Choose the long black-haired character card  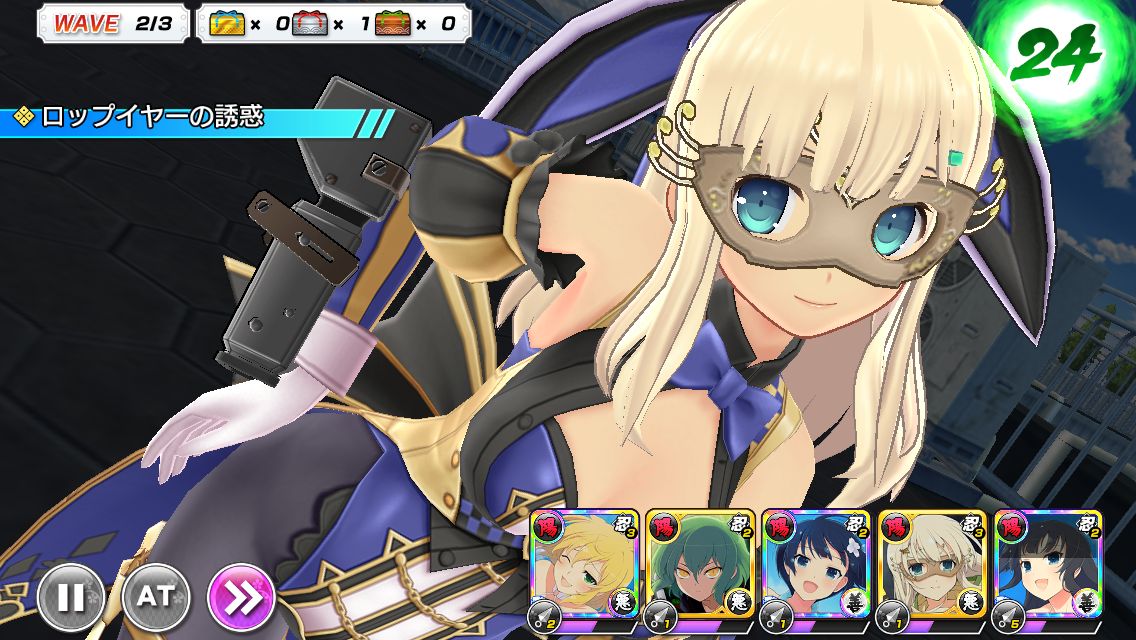pos(1047,566)
